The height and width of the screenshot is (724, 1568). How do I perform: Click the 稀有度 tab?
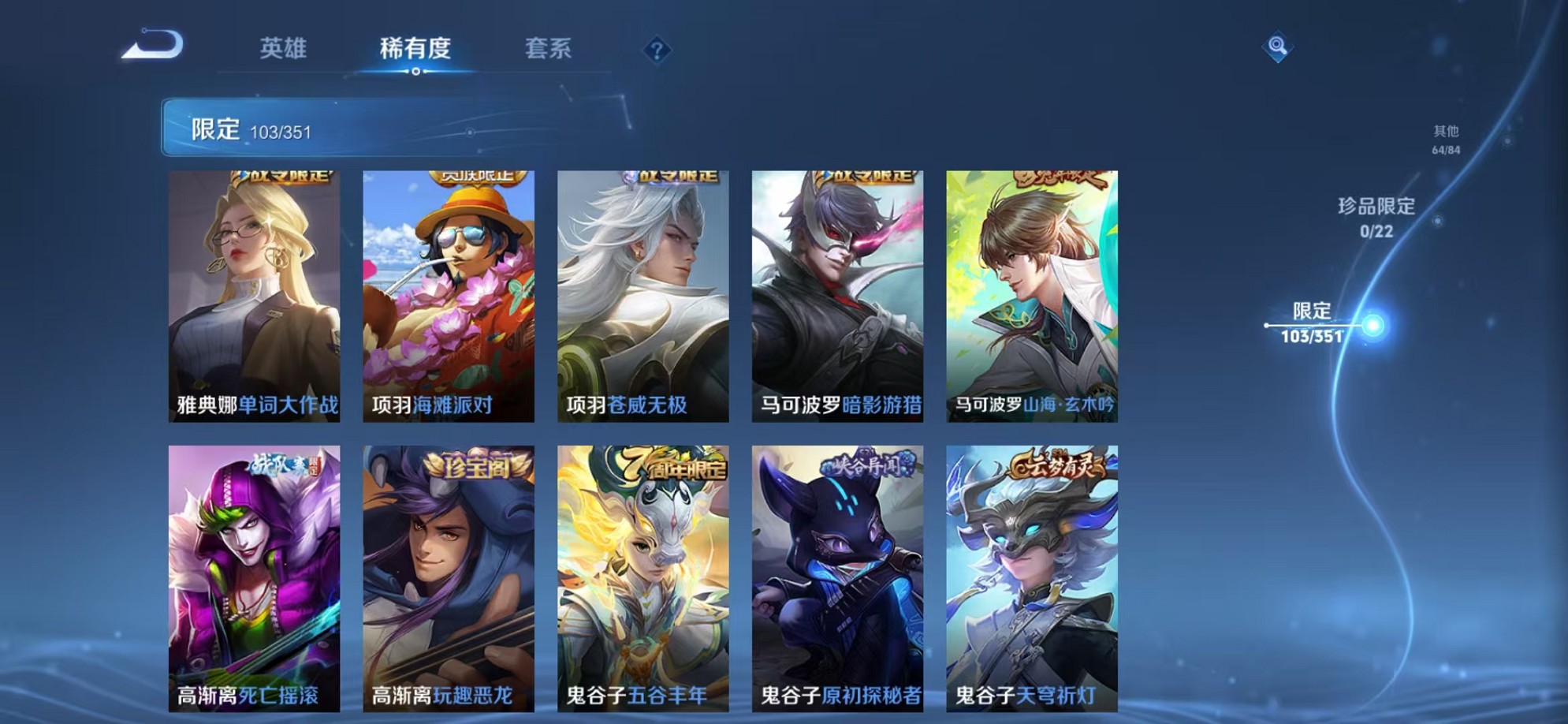[x=417, y=49]
